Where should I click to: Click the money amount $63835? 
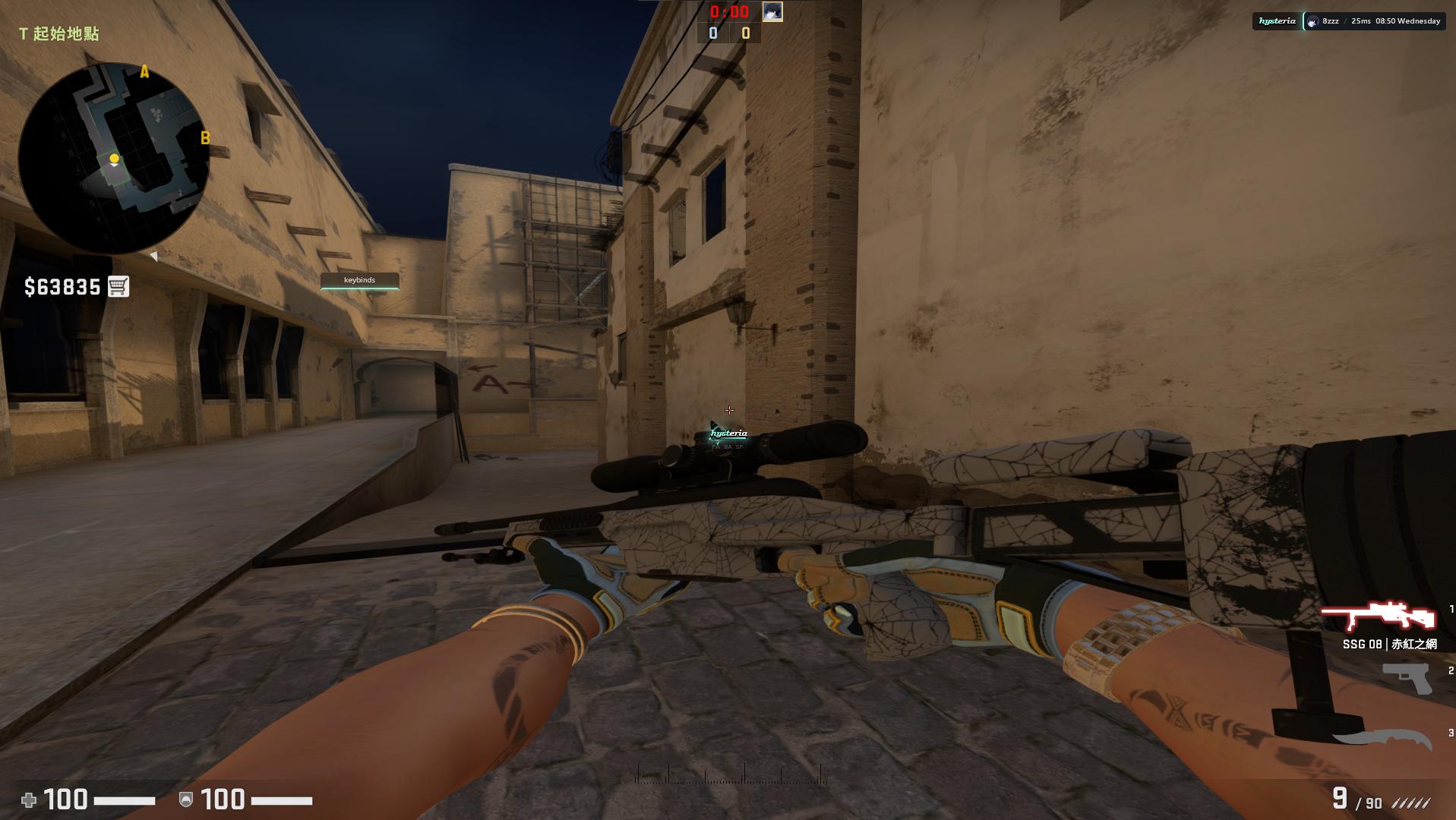(62, 287)
